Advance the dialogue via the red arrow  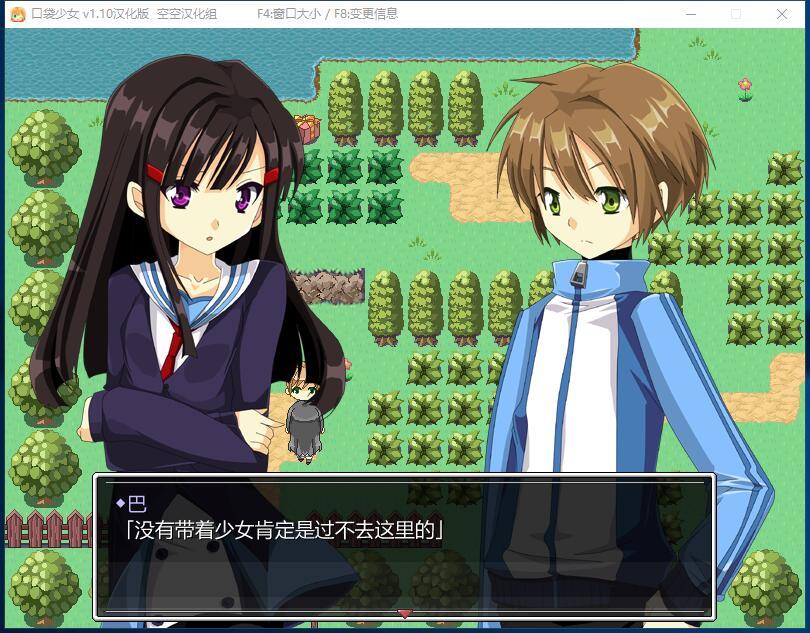pyautogui.click(x=405, y=613)
